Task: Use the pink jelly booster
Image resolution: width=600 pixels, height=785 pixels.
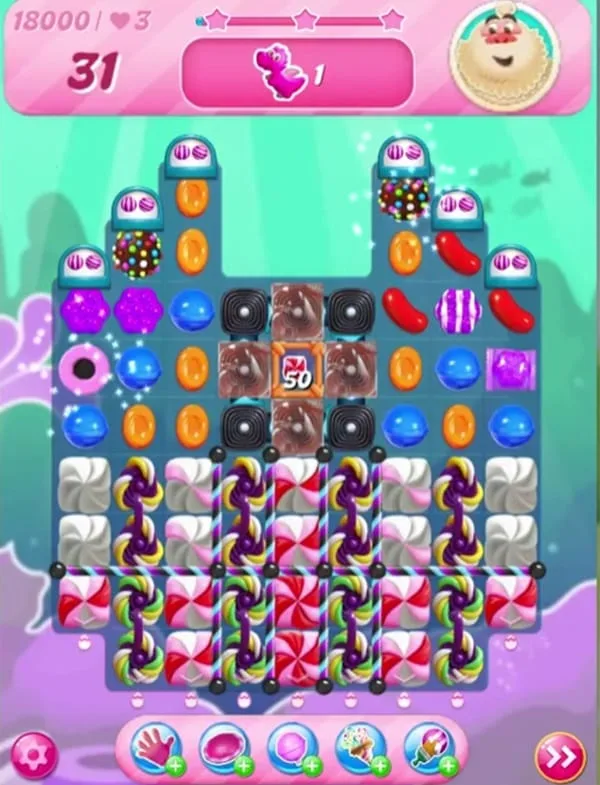Action: point(223,750)
